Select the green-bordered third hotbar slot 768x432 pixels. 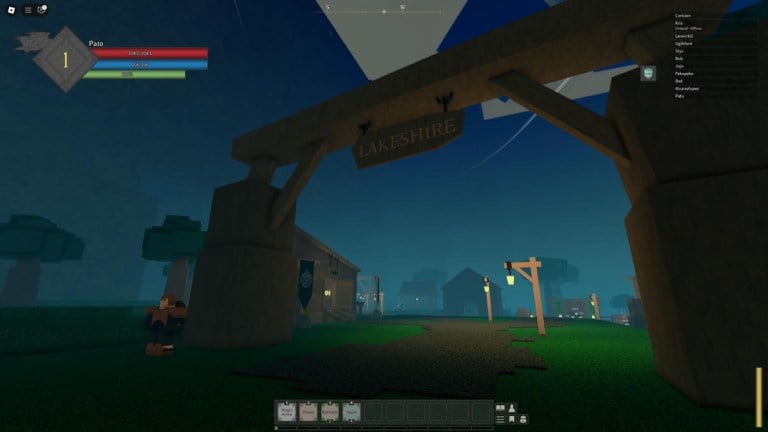pos(330,410)
